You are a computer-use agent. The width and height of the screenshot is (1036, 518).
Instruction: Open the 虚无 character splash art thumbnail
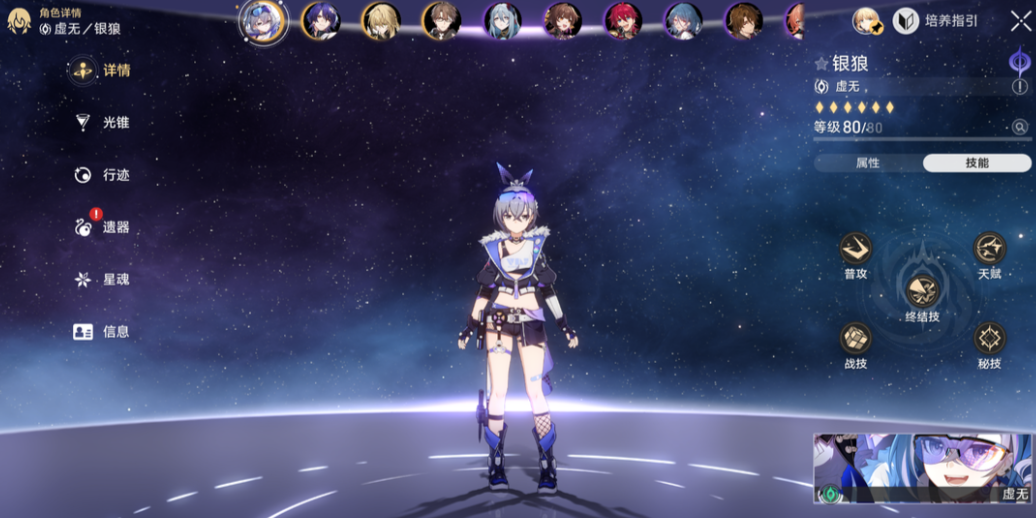[x=923, y=468]
